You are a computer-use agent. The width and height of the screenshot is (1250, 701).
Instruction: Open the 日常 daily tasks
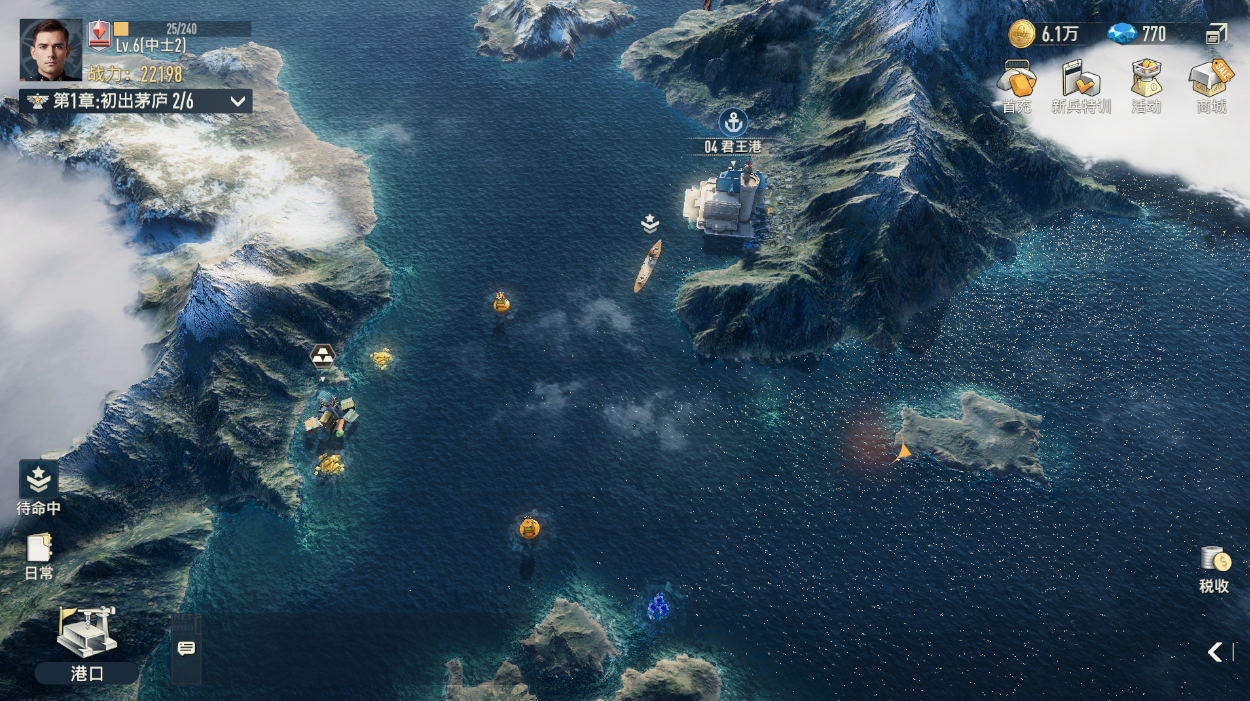coord(39,556)
